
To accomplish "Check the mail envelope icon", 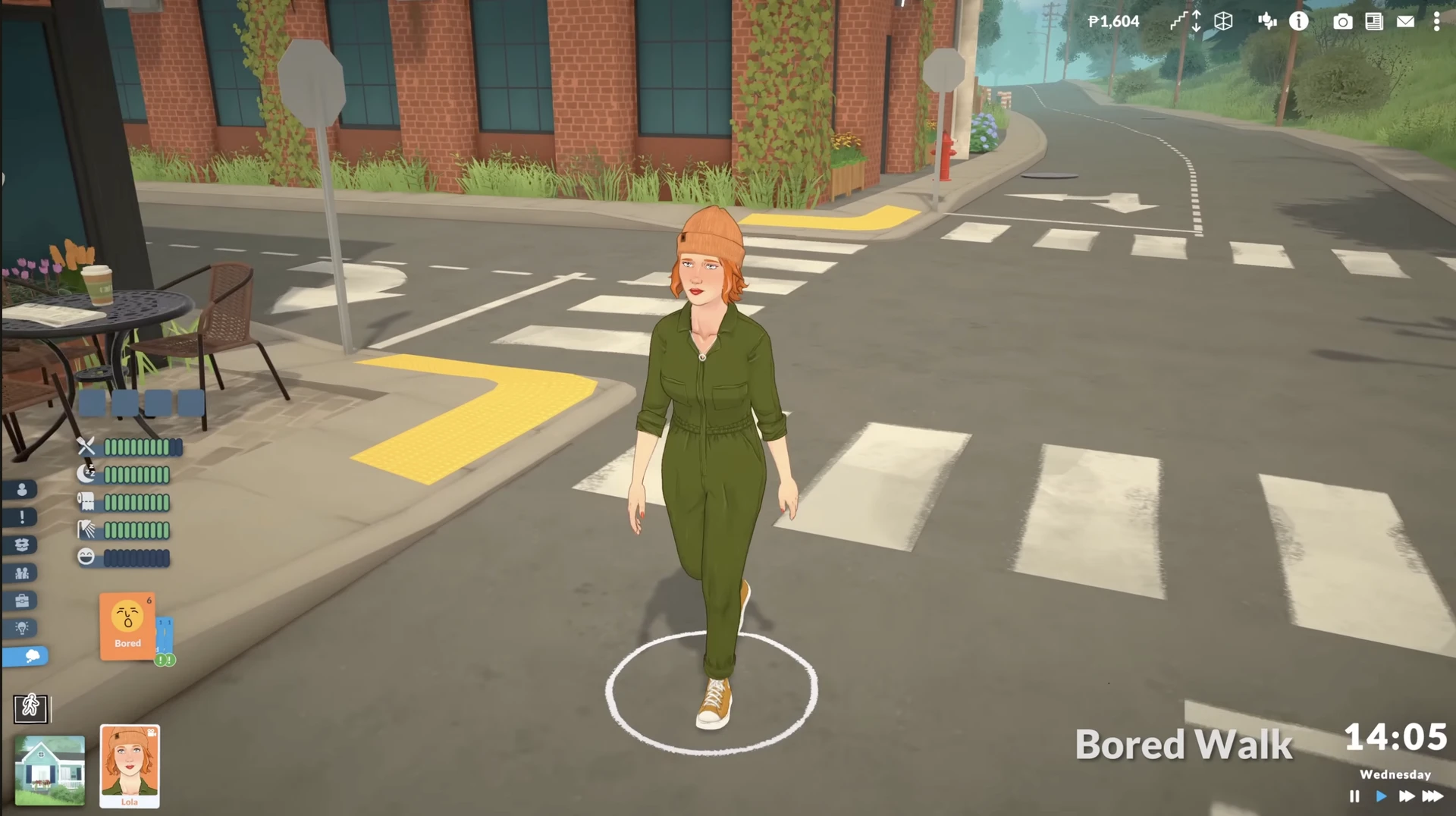I will pyautogui.click(x=1405, y=21).
